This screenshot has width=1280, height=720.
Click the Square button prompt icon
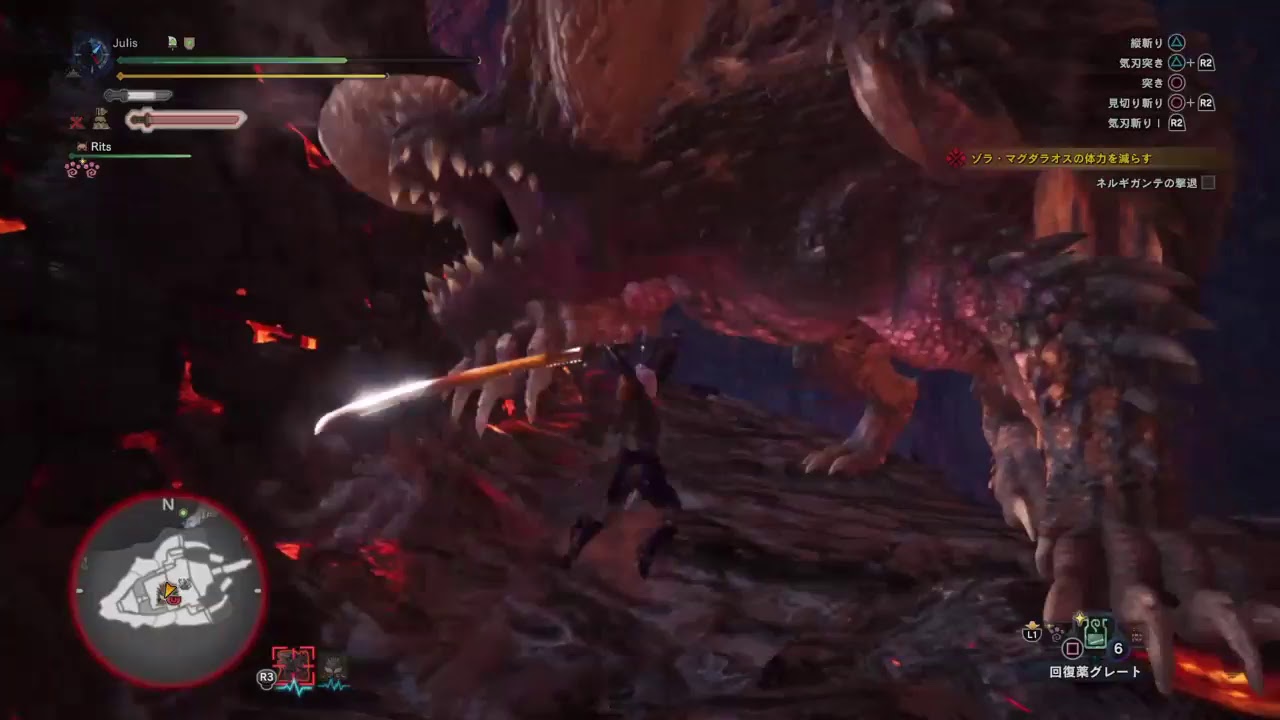click(1072, 647)
